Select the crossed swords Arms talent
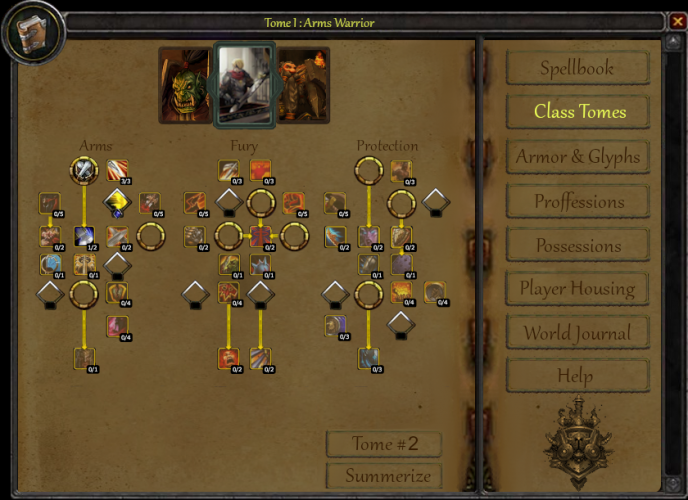688x500 pixels. tap(83, 171)
